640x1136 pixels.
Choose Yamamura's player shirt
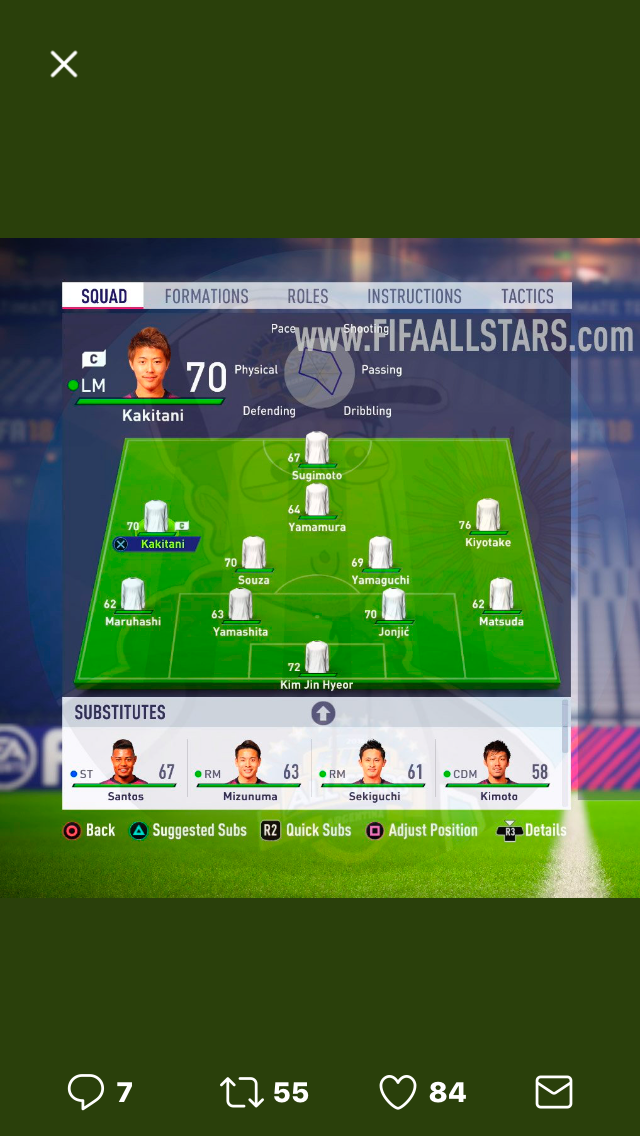pos(317,500)
